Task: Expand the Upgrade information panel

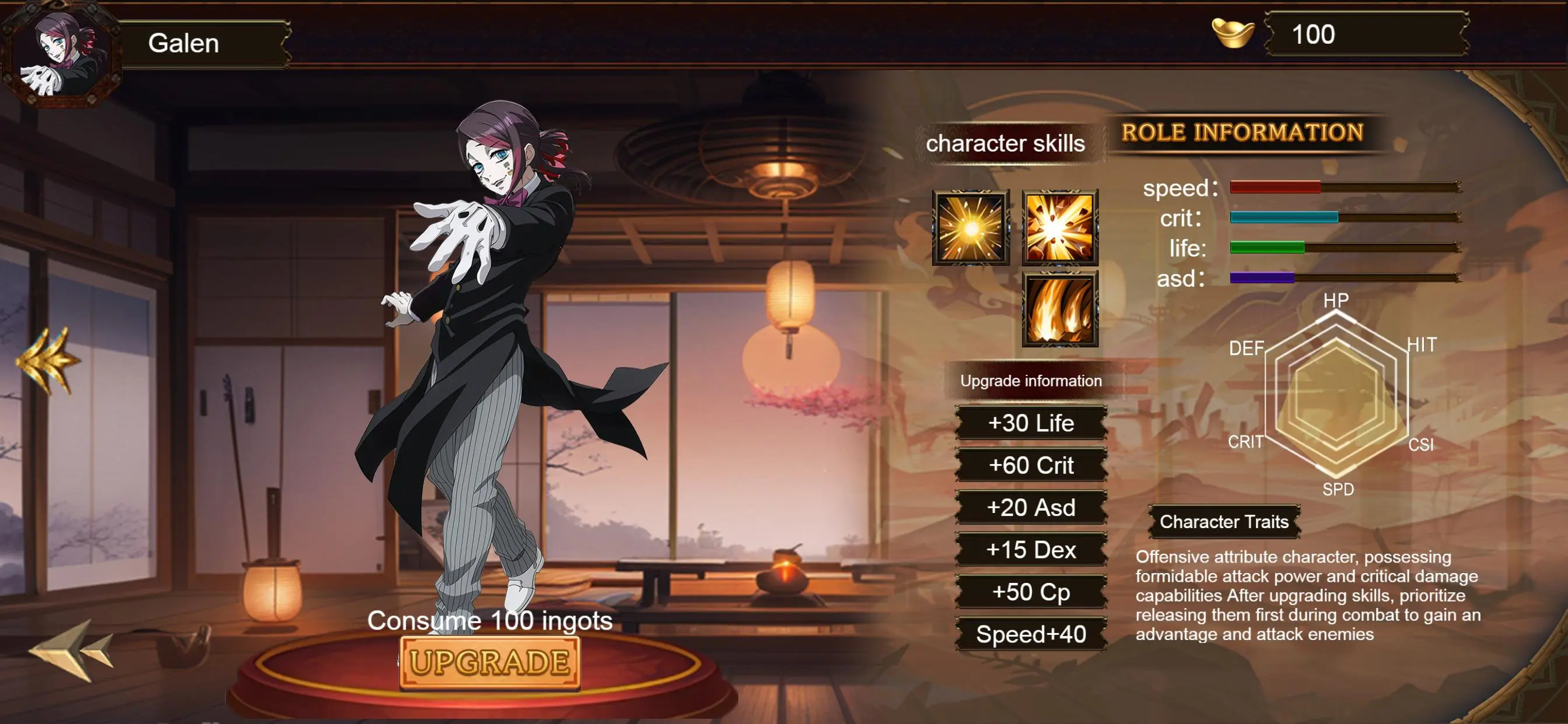Action: coord(1031,381)
